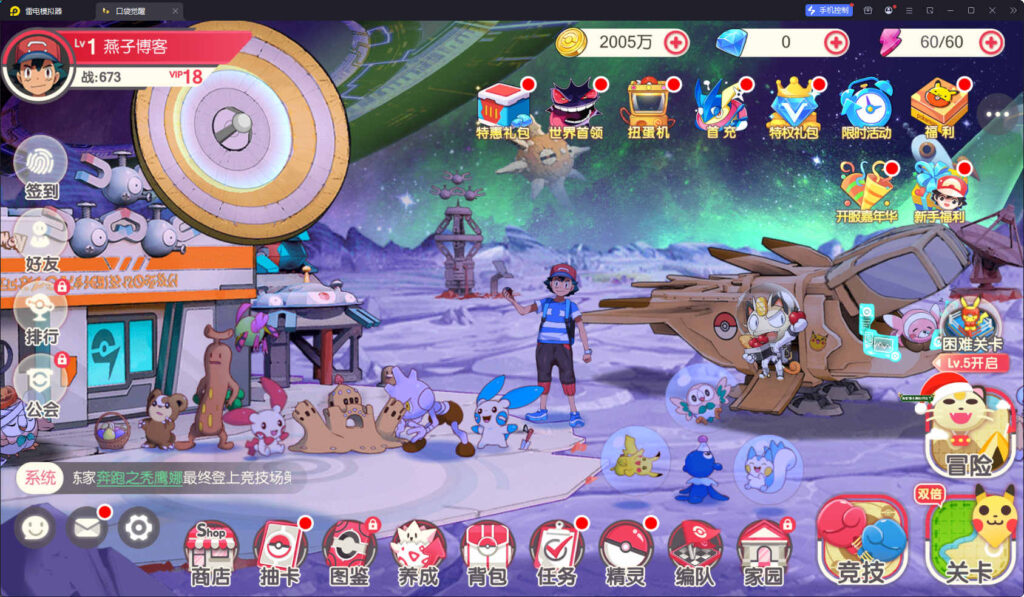Open the 扭蛋机 gacha machine
The image size is (1024, 597).
(x=648, y=108)
